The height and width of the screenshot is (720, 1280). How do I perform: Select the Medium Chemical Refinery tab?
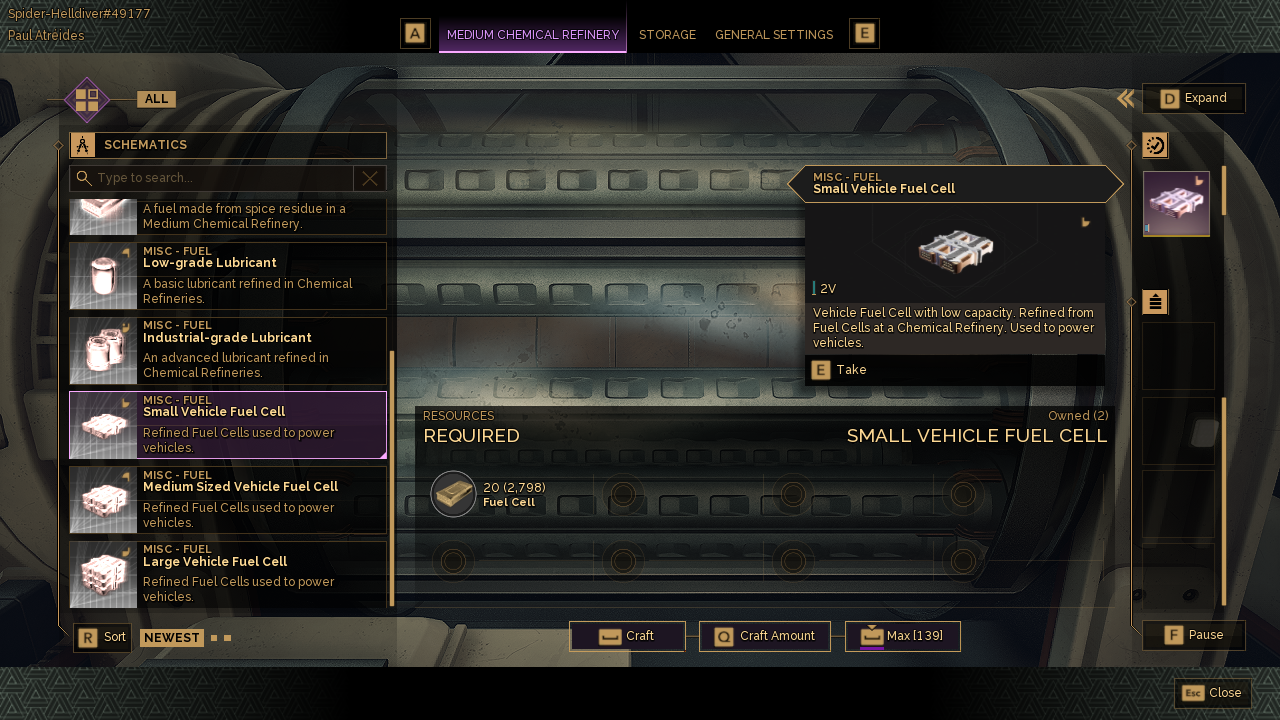point(532,35)
